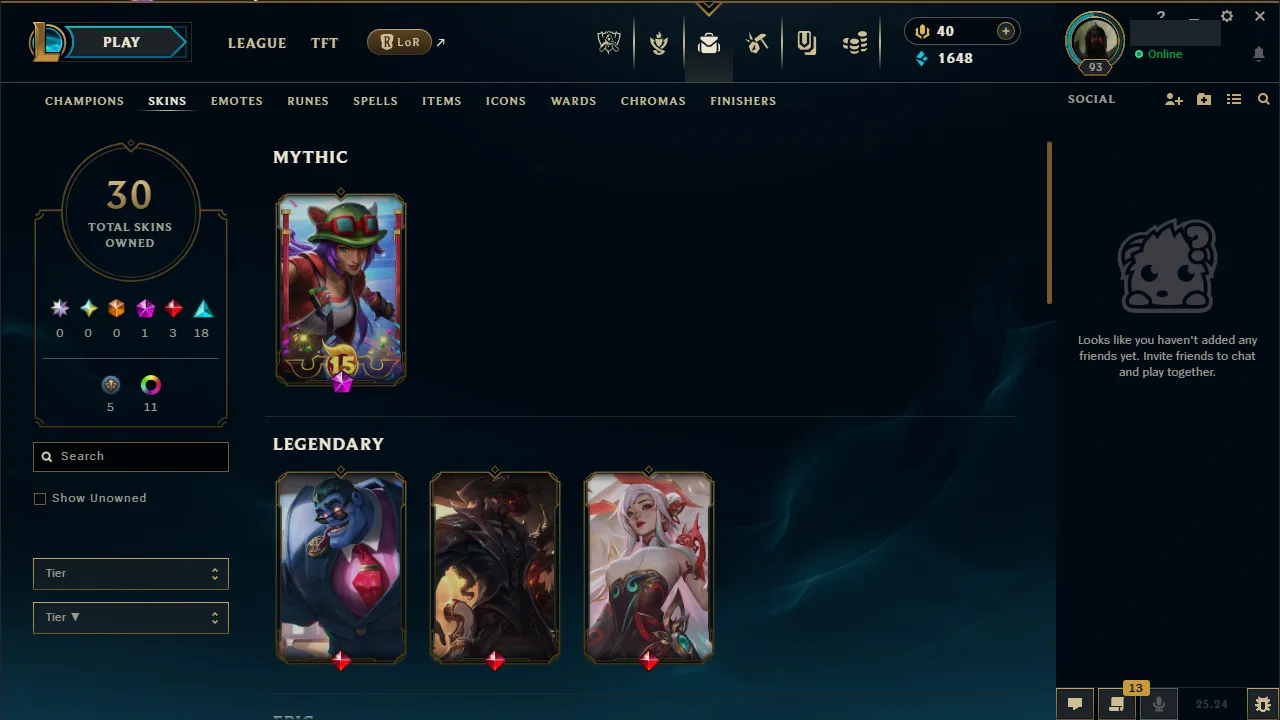Report a bug with the bug icon
Screen dimensions: 1280x720
tap(1263, 704)
